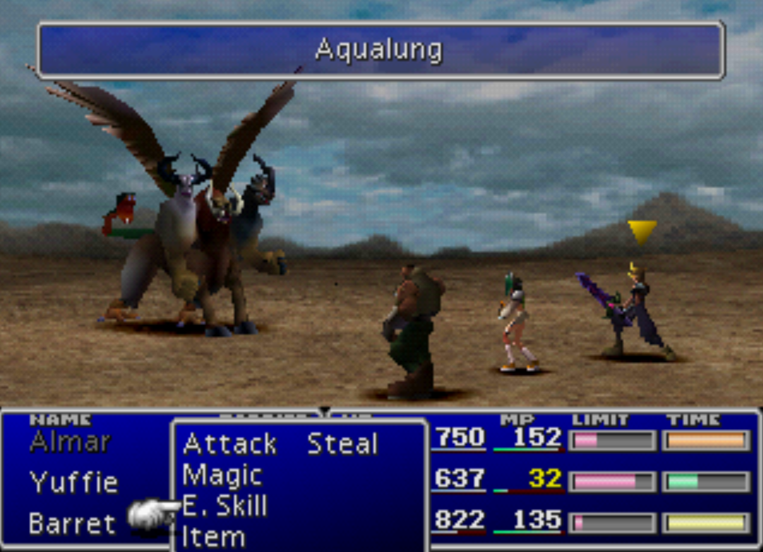Select Barret in the party list
The image size is (763, 552).
72,523
